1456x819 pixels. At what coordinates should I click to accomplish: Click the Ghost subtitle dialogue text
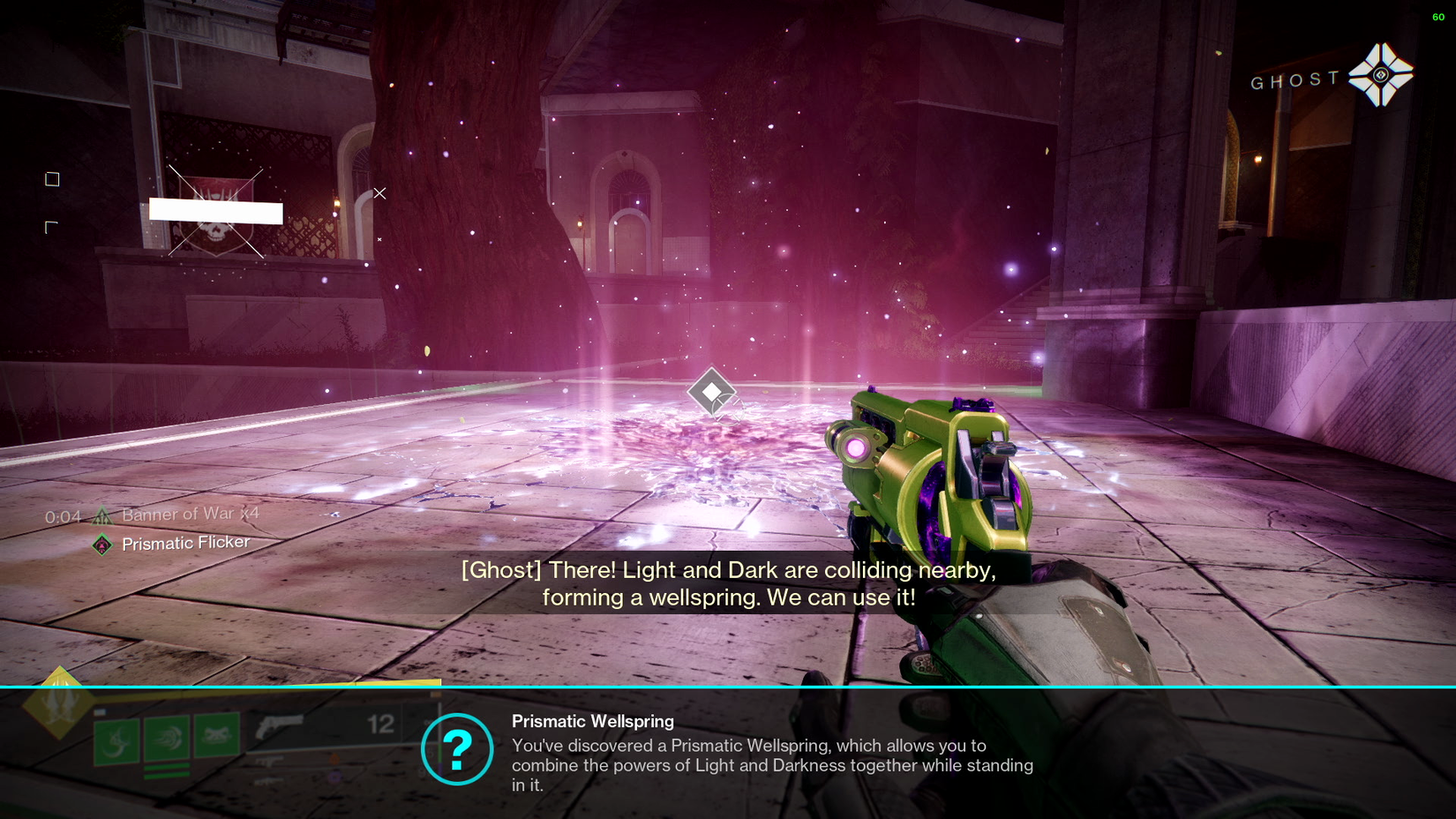(x=729, y=582)
